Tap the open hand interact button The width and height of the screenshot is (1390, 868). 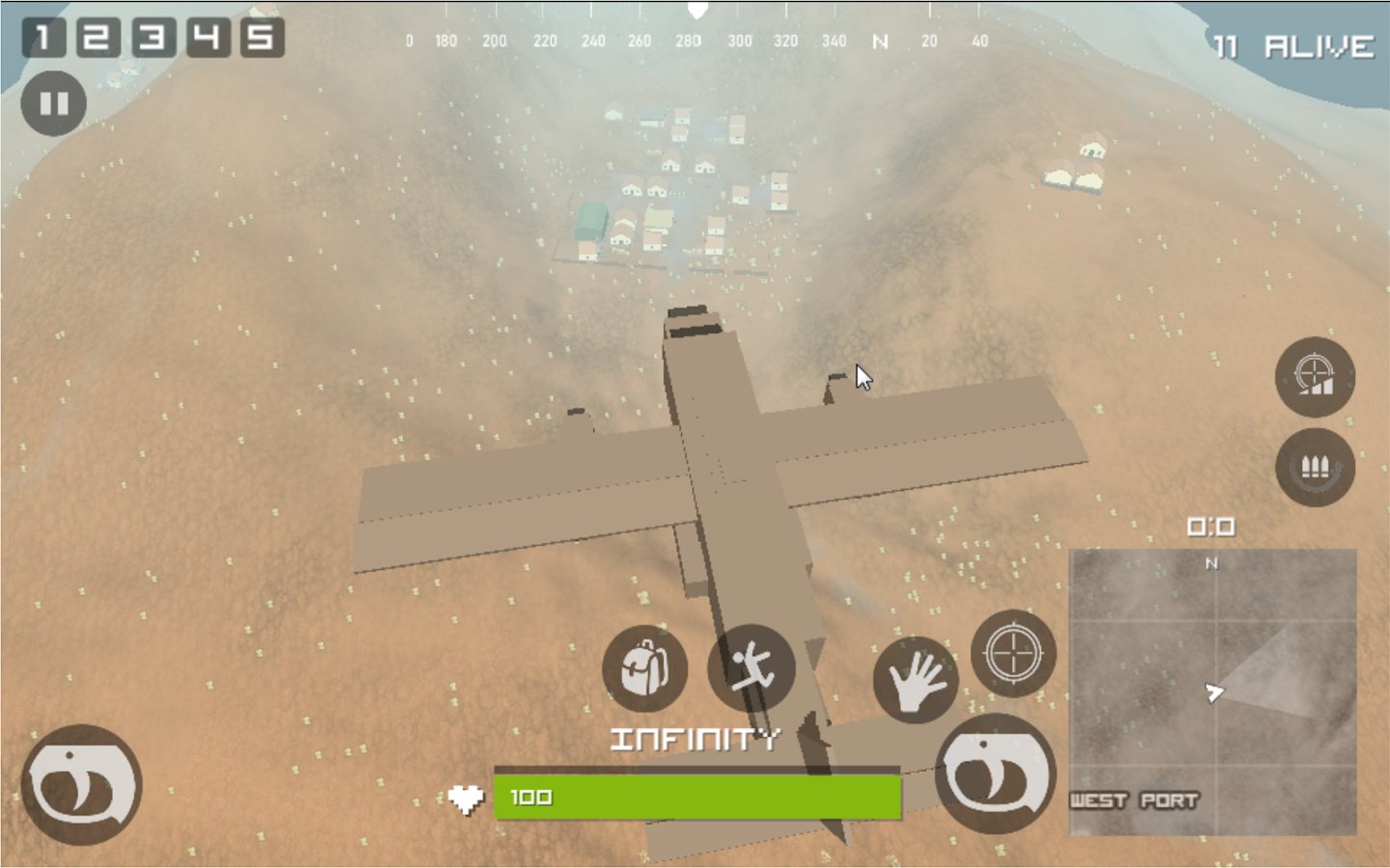(x=914, y=680)
